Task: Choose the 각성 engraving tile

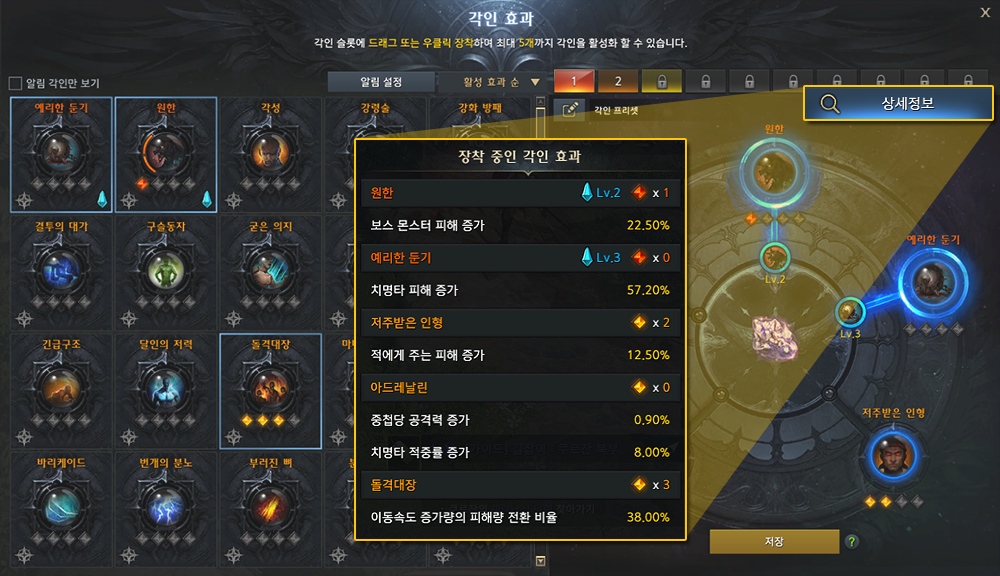Action: point(270,153)
